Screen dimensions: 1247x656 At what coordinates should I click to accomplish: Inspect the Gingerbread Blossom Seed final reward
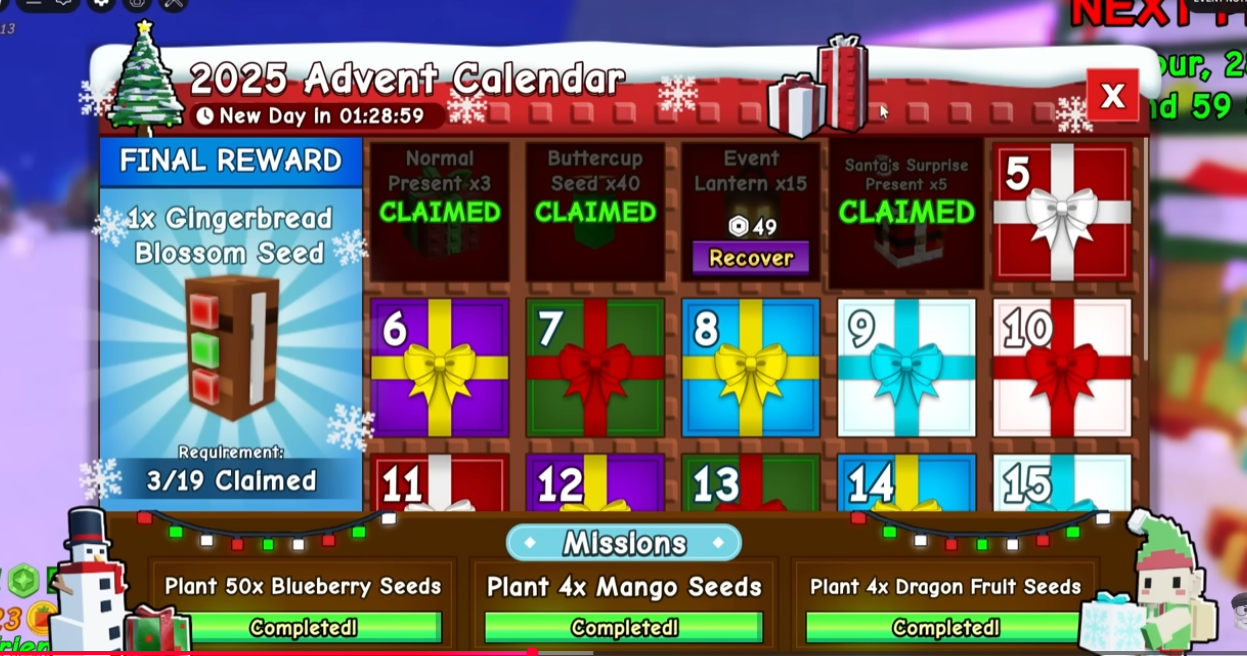[231, 346]
